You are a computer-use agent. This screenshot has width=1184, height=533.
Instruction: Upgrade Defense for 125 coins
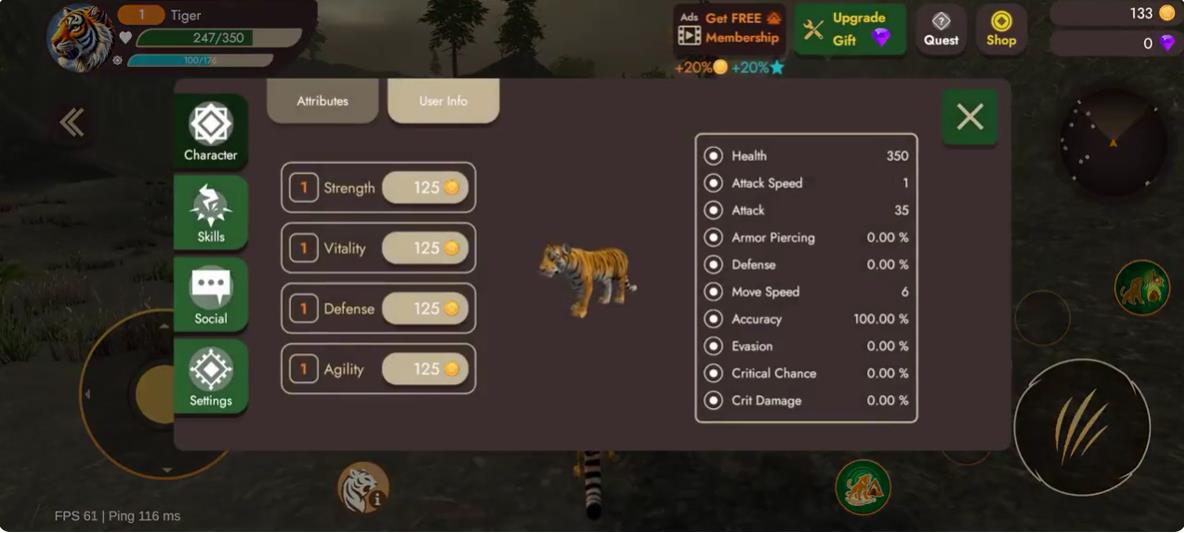click(425, 309)
